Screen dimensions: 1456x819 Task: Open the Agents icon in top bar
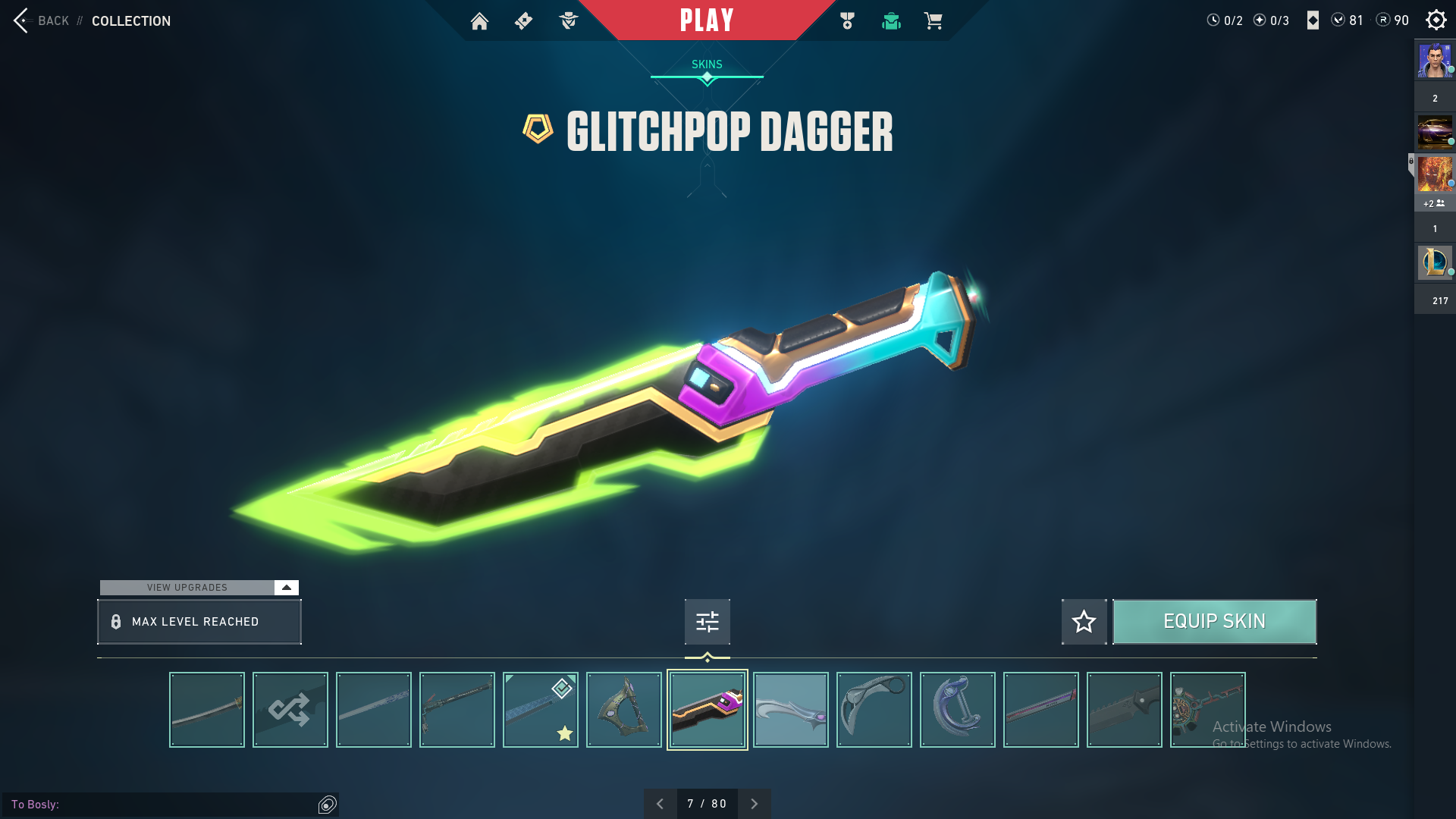click(x=568, y=21)
